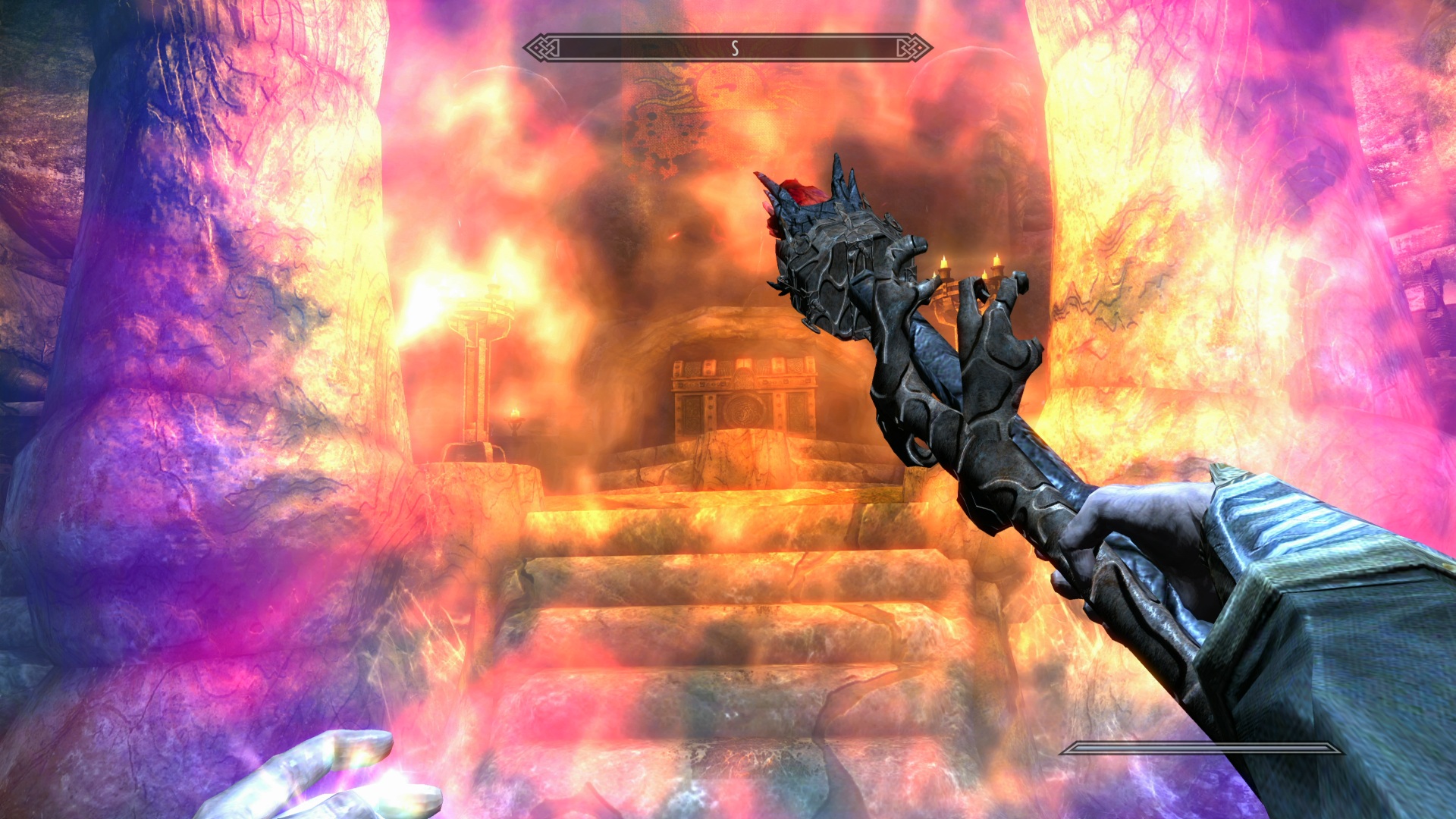Viewport: 1456px width, 819px height.
Task: Click the compass bar showing south
Action: (x=728, y=49)
